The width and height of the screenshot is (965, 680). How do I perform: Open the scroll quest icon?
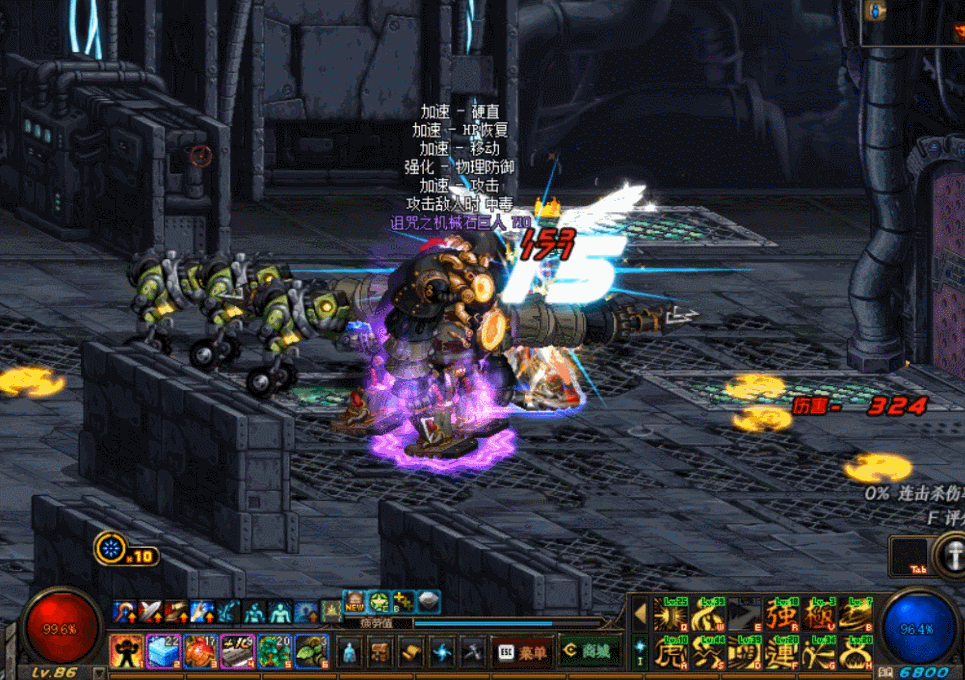[410, 653]
